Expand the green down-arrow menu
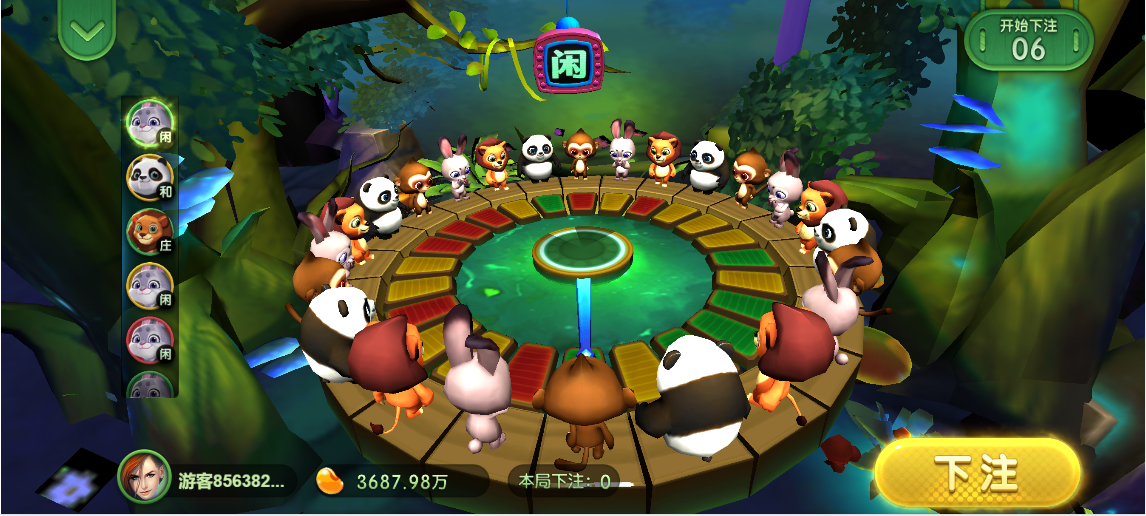The width and height of the screenshot is (1146, 516). (88, 31)
